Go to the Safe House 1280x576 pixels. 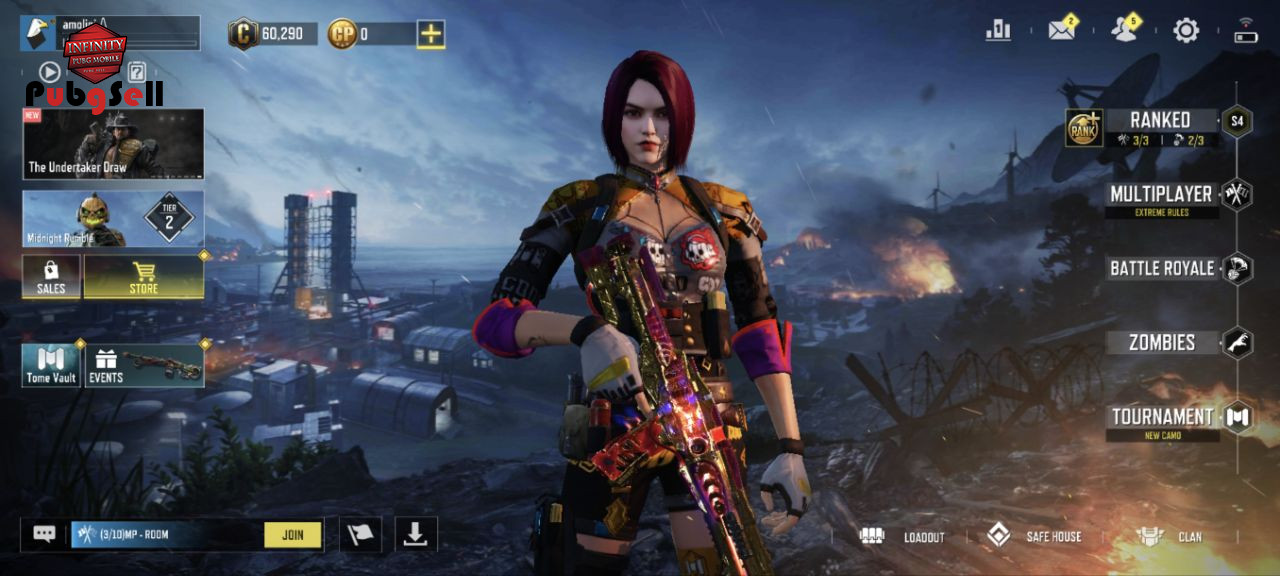1035,536
